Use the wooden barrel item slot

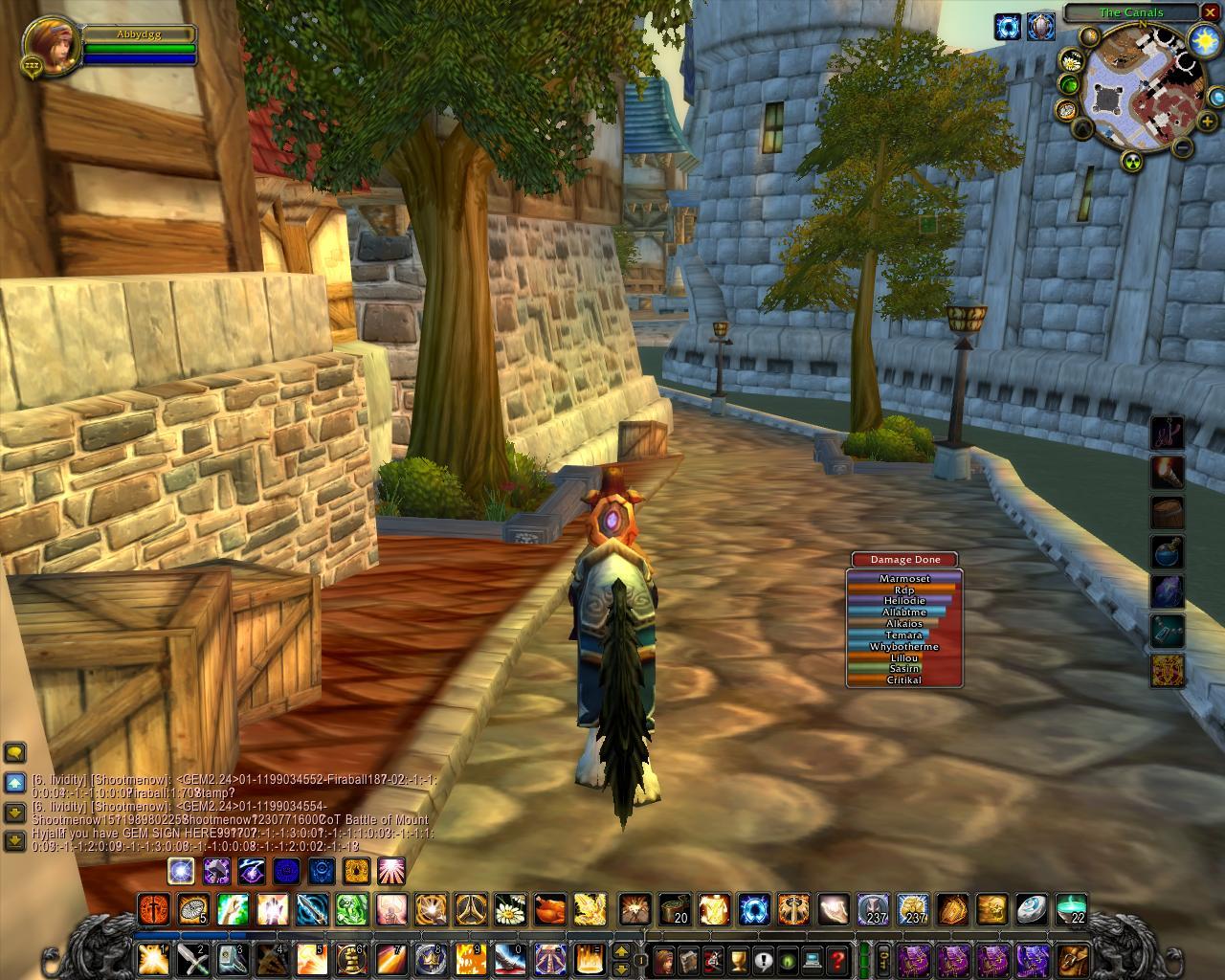pos(1168,512)
